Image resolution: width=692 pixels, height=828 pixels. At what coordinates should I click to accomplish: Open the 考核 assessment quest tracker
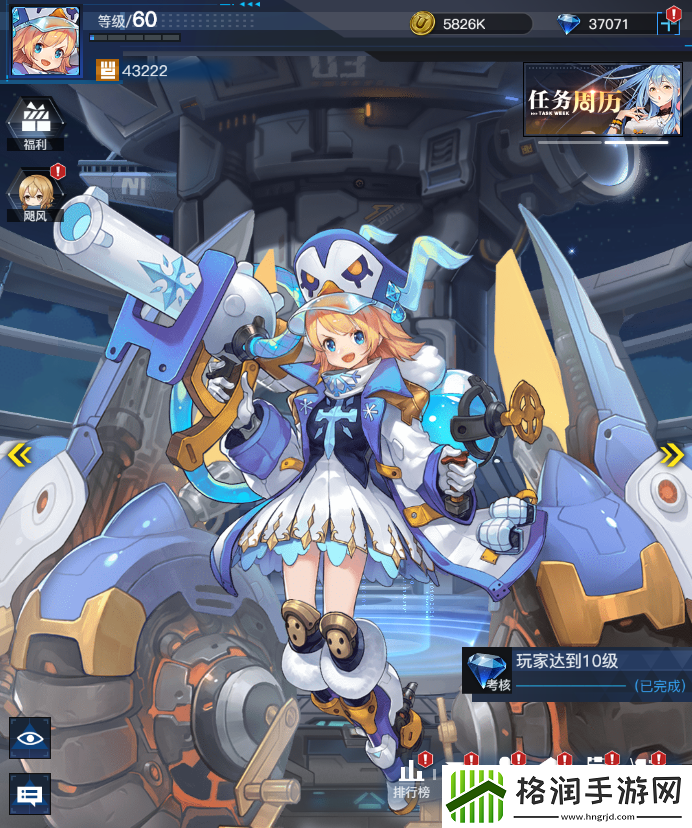point(576,670)
